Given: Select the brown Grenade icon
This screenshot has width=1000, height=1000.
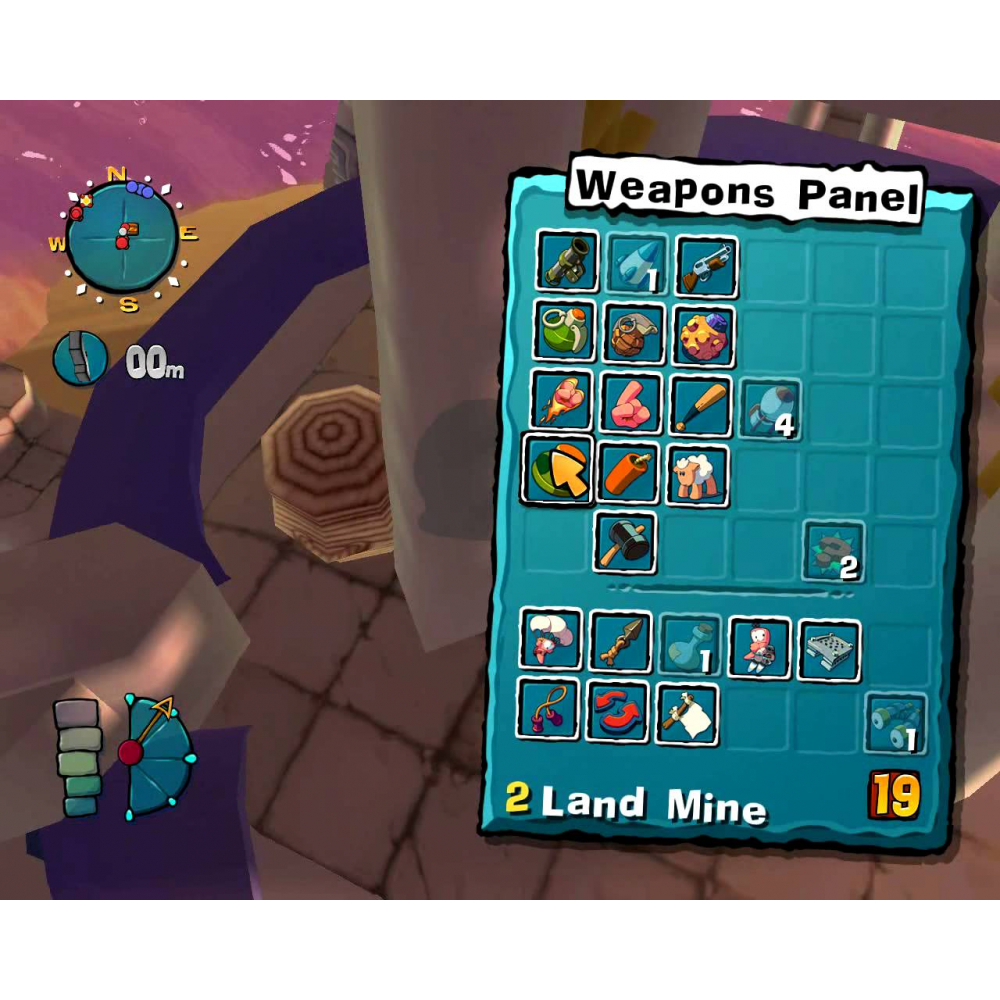Looking at the screenshot, I should click(x=634, y=335).
